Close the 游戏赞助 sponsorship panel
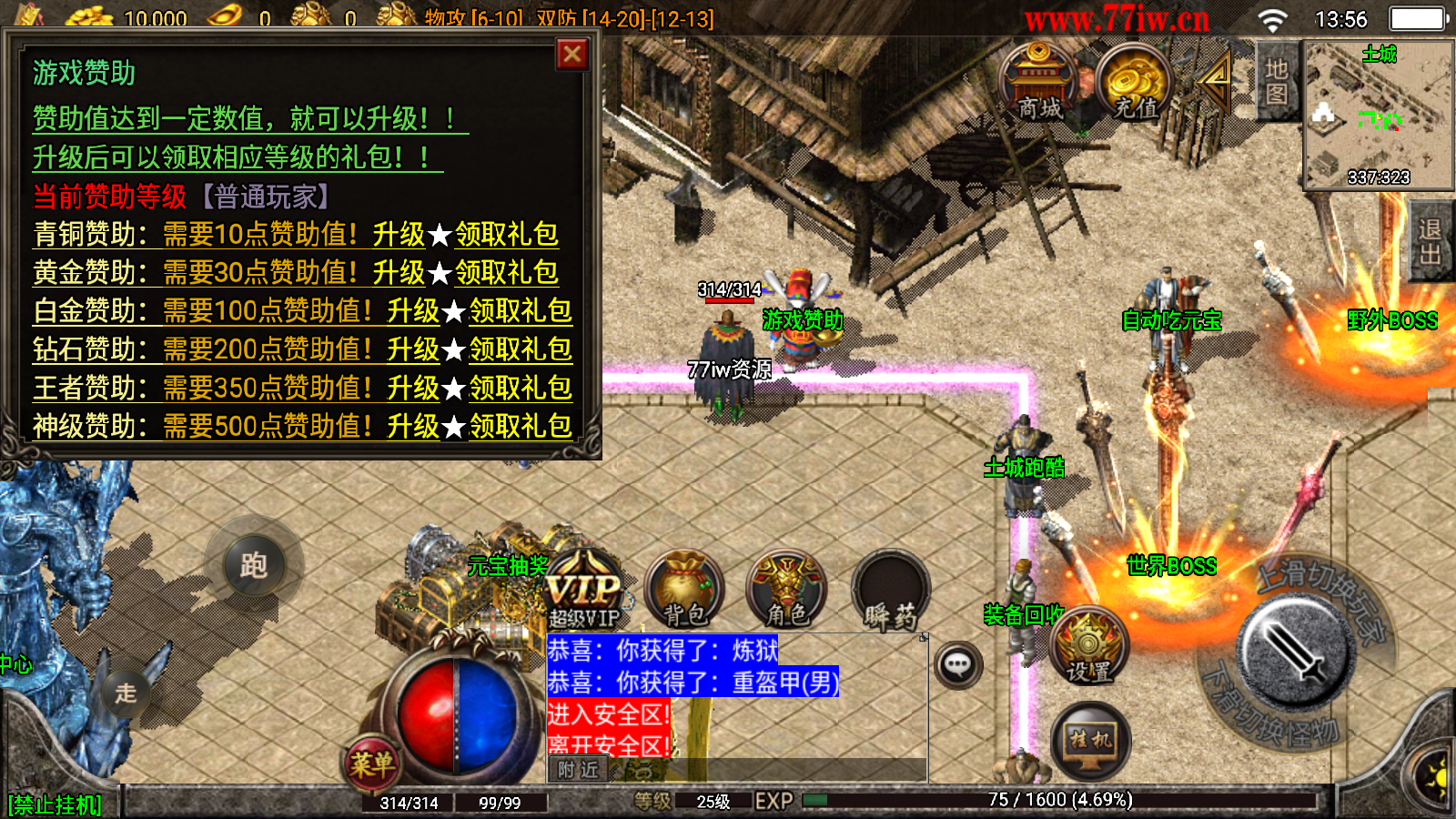The width and height of the screenshot is (1456, 819). pos(572,56)
